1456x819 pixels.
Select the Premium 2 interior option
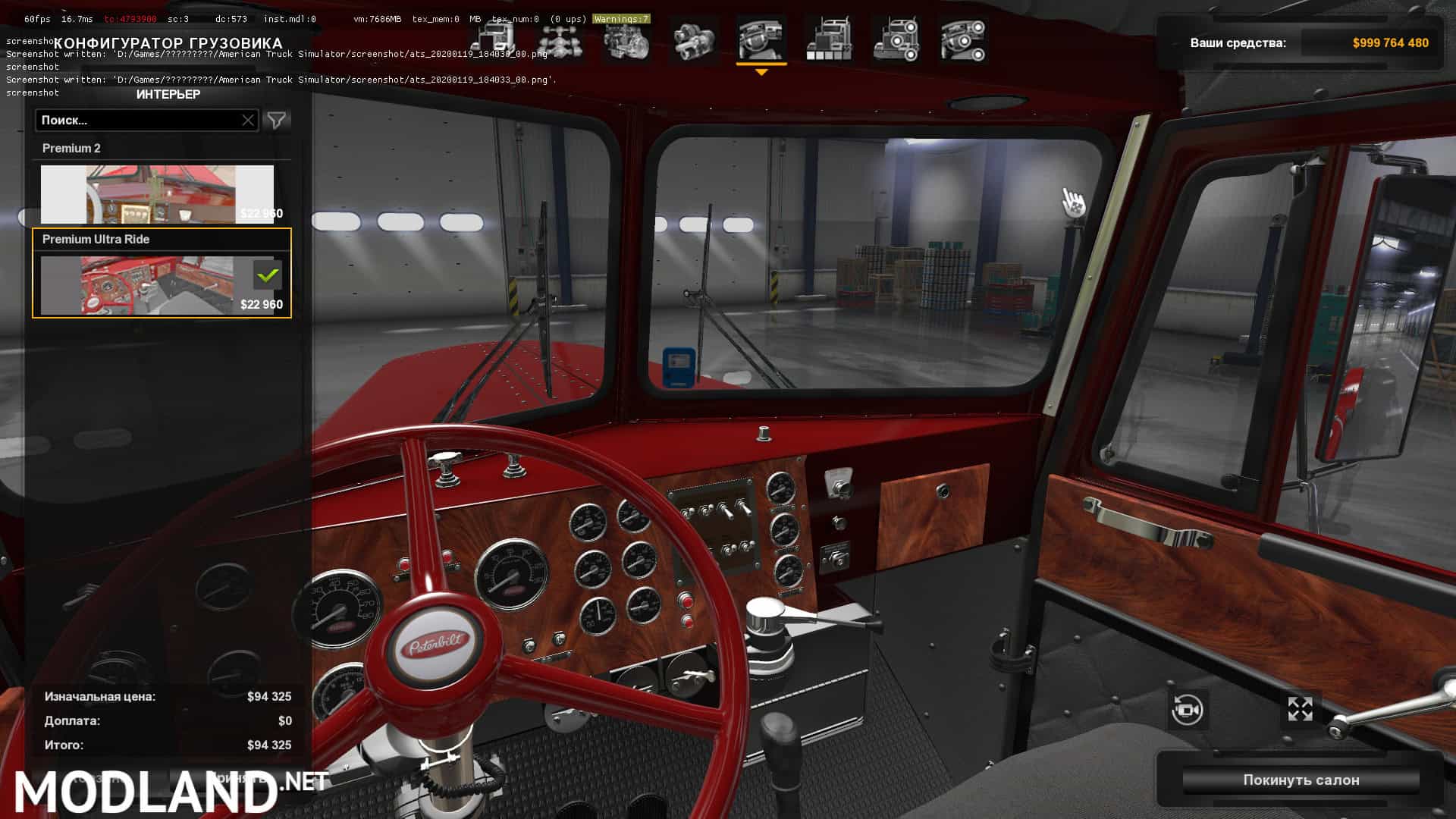point(157,193)
